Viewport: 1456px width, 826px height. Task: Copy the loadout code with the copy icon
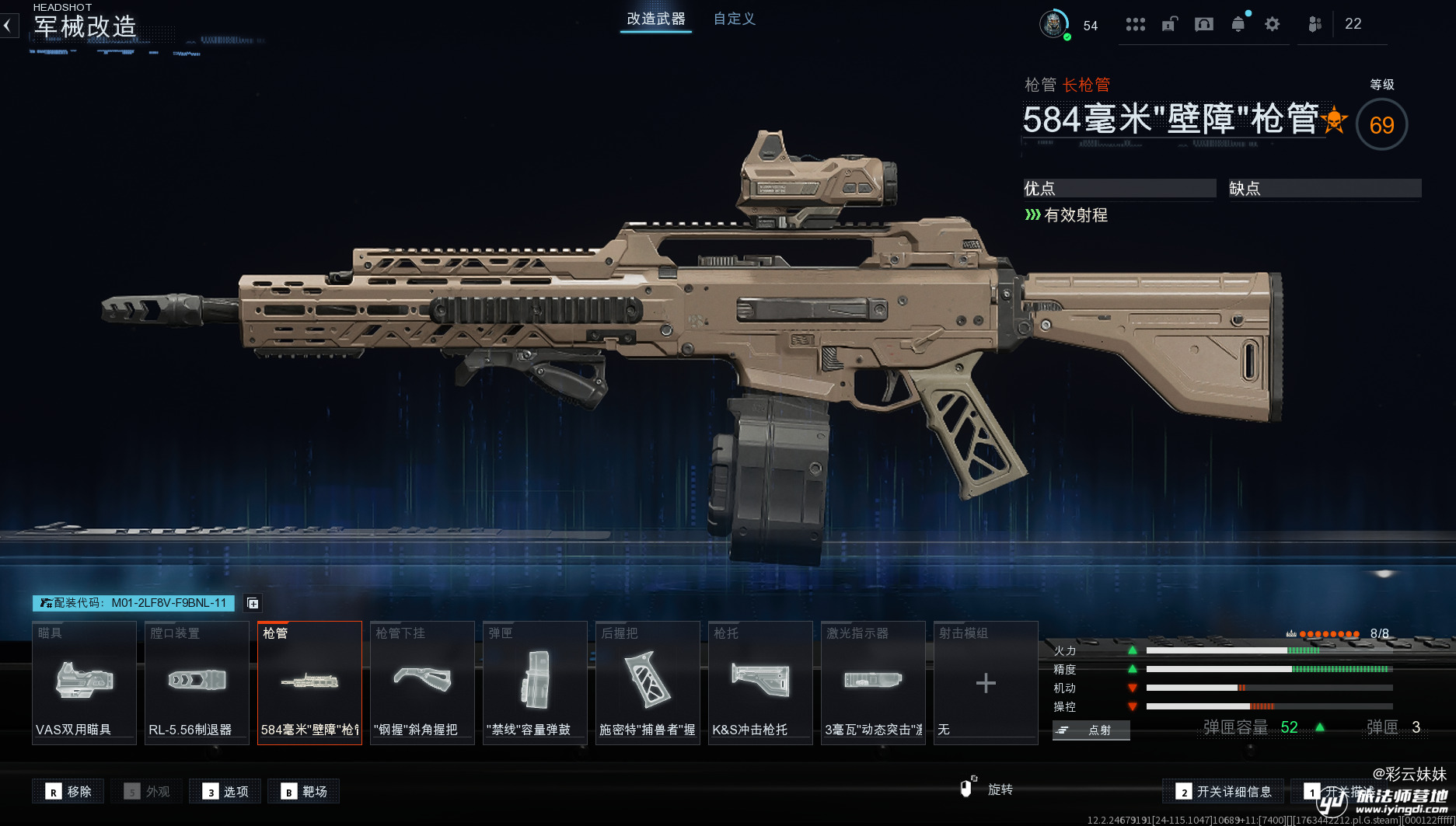pyautogui.click(x=253, y=603)
